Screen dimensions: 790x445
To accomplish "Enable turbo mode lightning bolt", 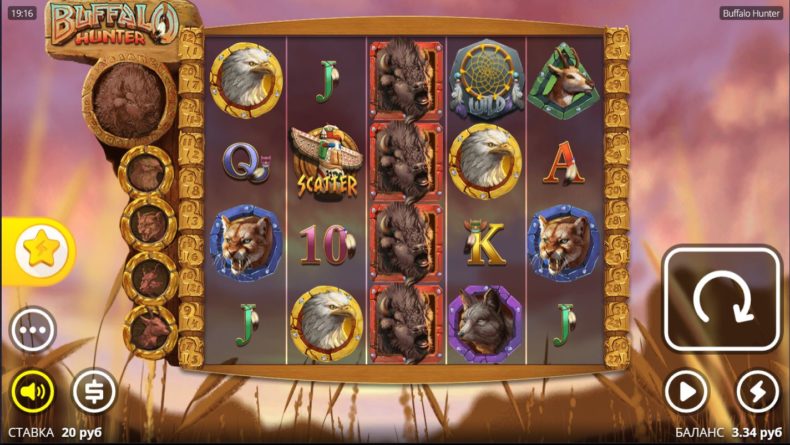I will [757, 391].
